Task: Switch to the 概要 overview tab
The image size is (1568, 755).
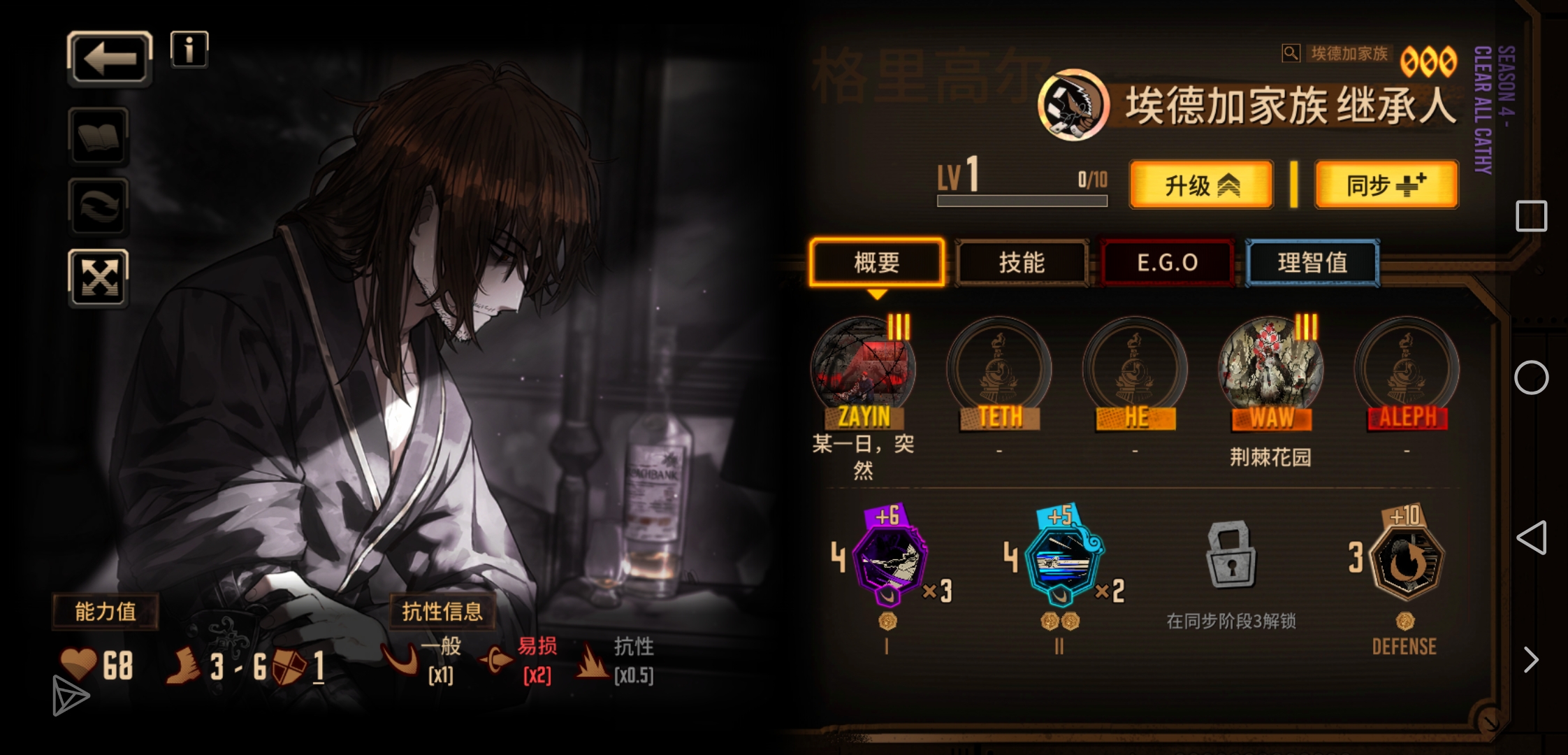Action: coord(877,263)
